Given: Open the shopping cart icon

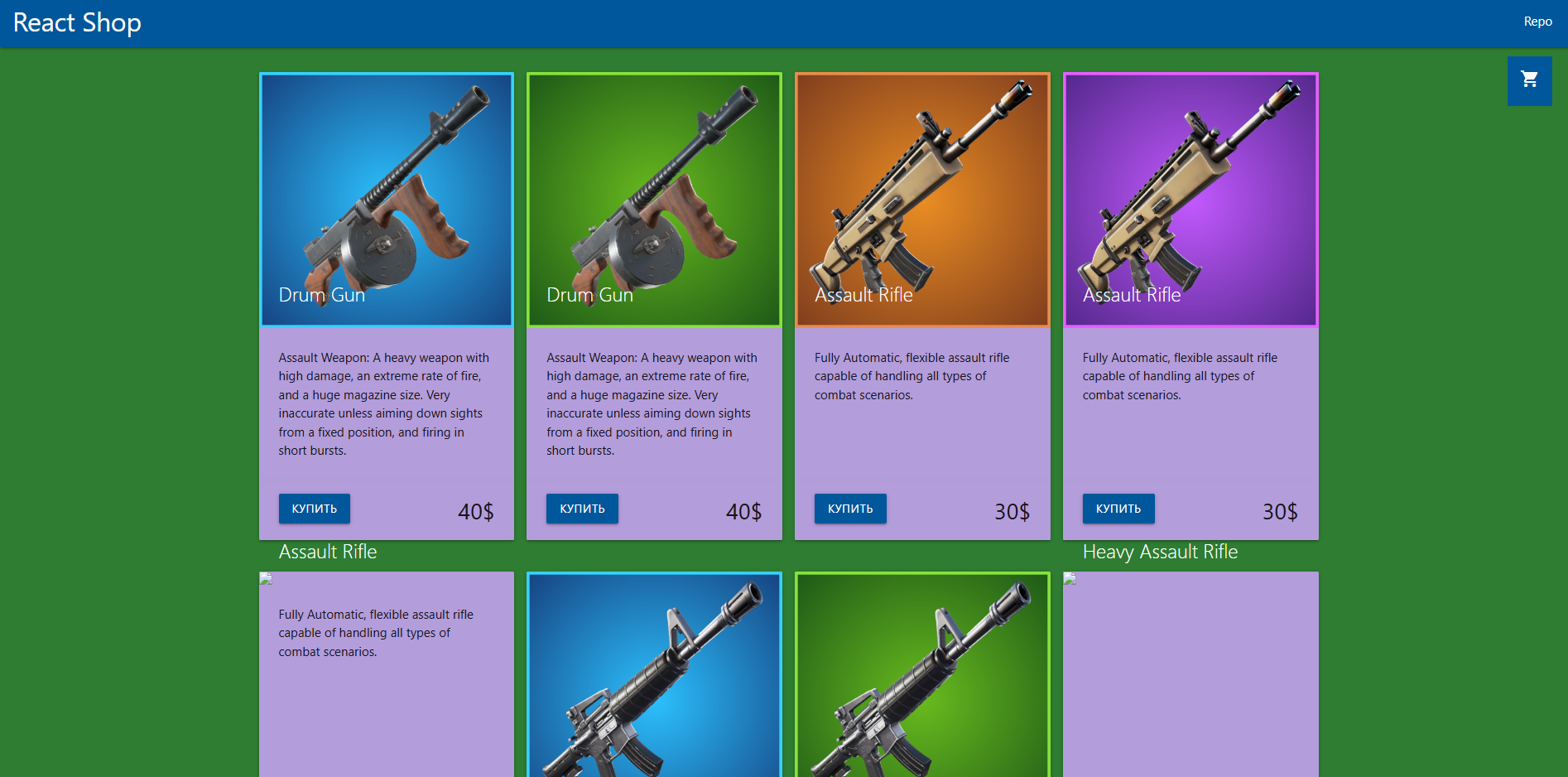Looking at the screenshot, I should 1529,80.
